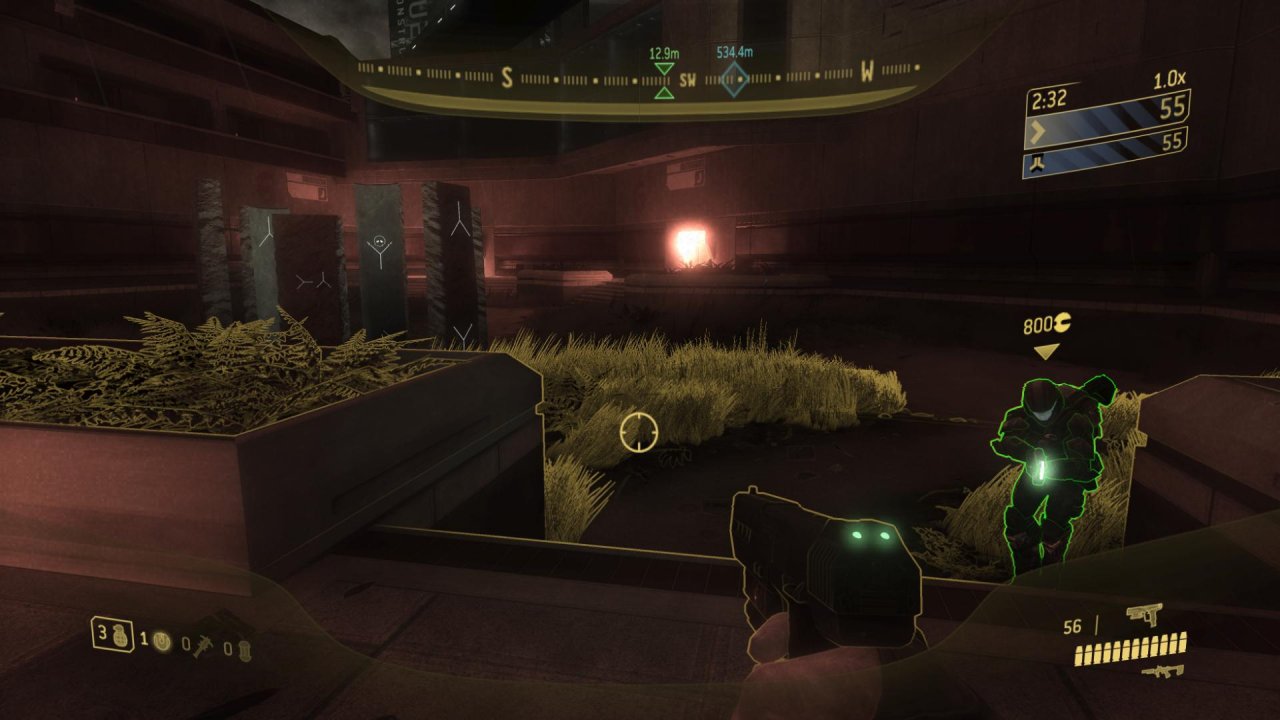This screenshot has width=1280, height=720.
Task: Select the equipped pistol weapon icon
Action: click(x=1143, y=615)
